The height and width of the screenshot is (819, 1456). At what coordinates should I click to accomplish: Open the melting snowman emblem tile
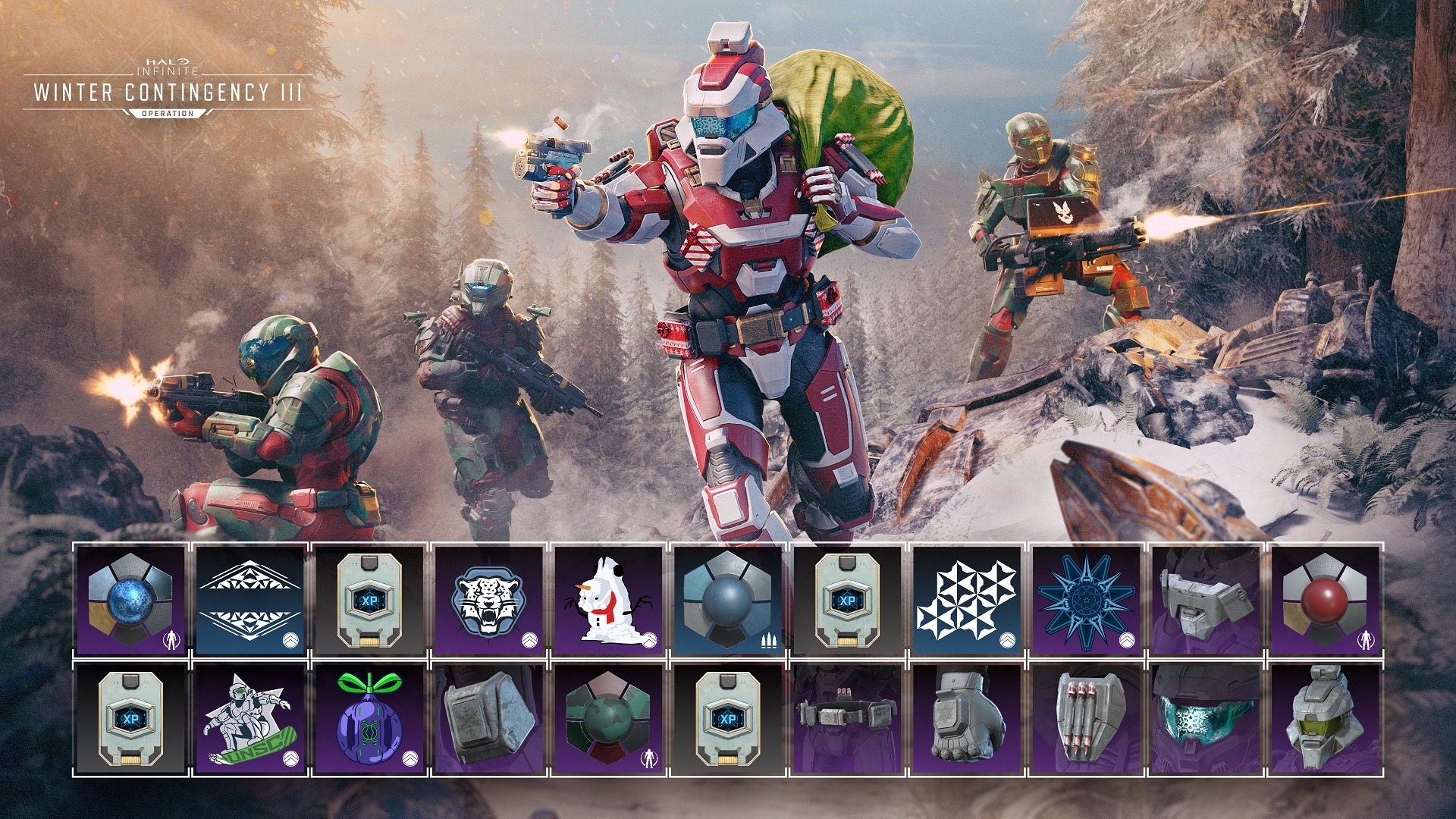(x=608, y=599)
